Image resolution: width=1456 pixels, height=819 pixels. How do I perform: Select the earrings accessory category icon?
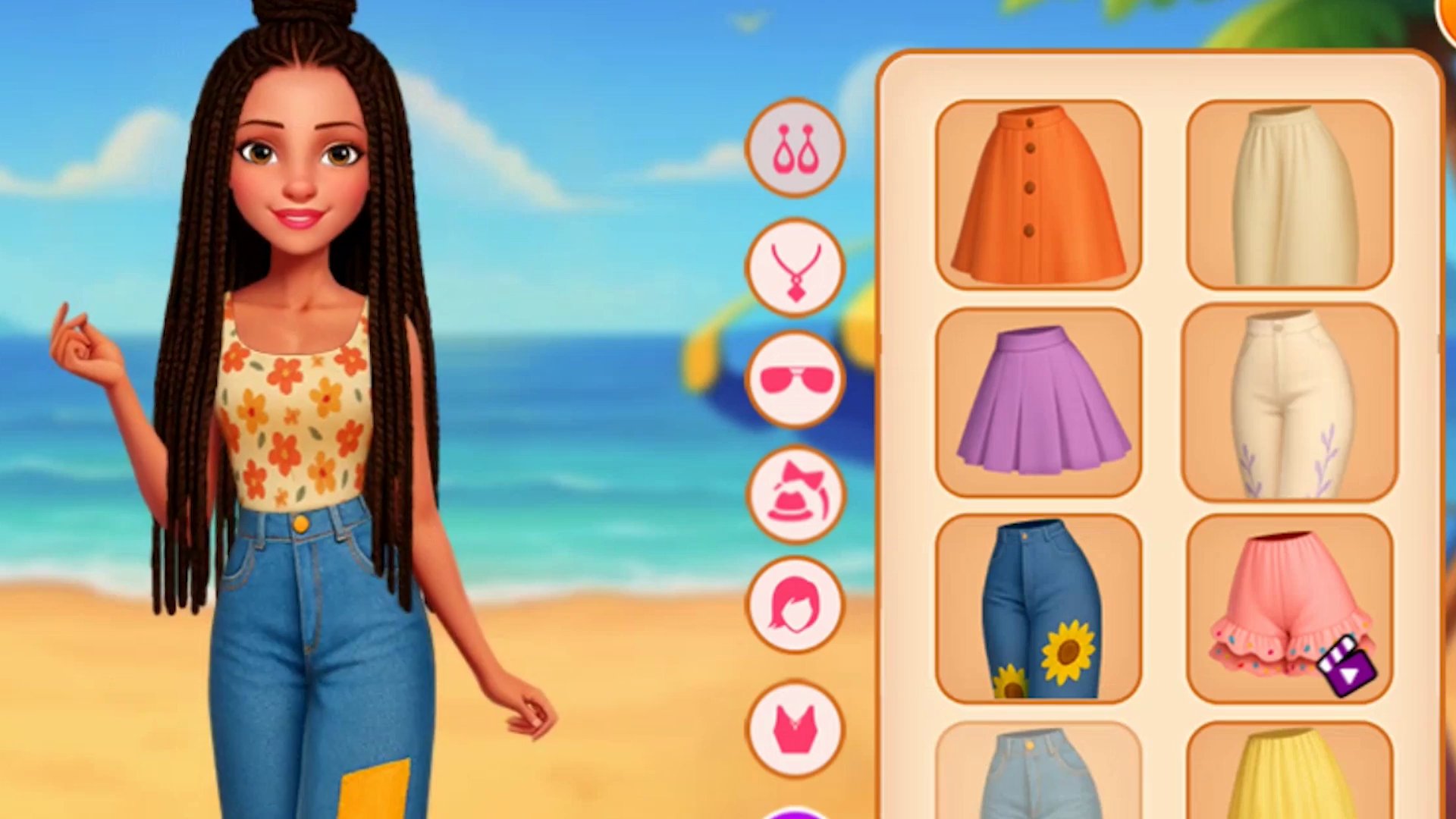coord(793,149)
